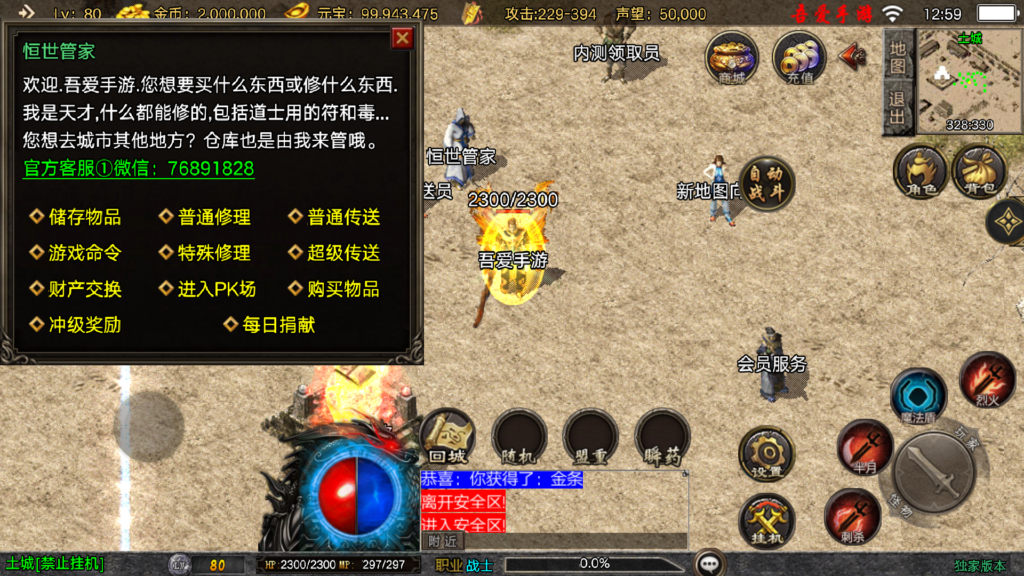Screen dimensions: 1024x576
Task: Open the 角色 character sheet
Action: click(x=920, y=170)
